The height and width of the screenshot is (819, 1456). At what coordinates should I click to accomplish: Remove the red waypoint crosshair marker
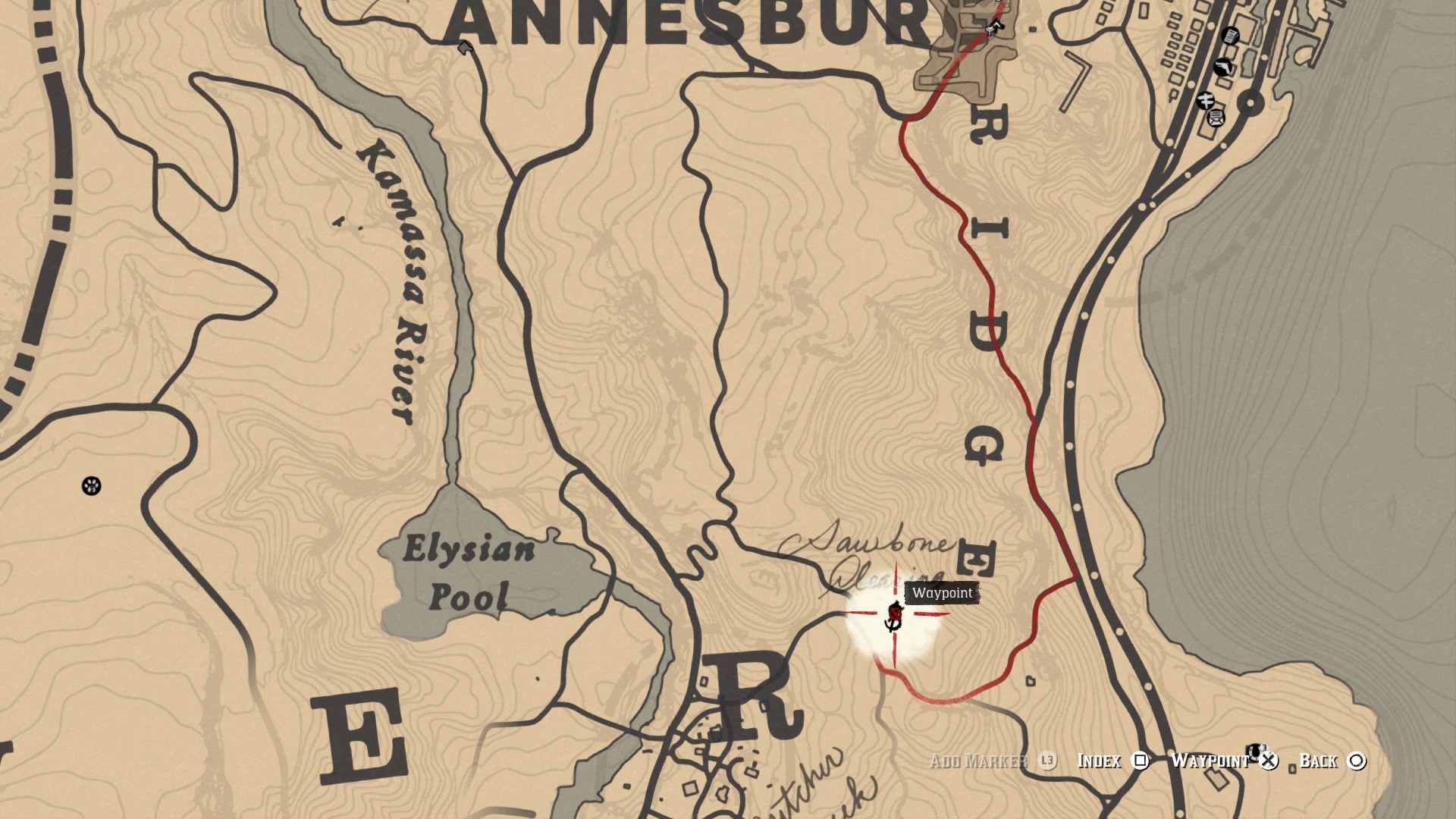tap(895, 613)
